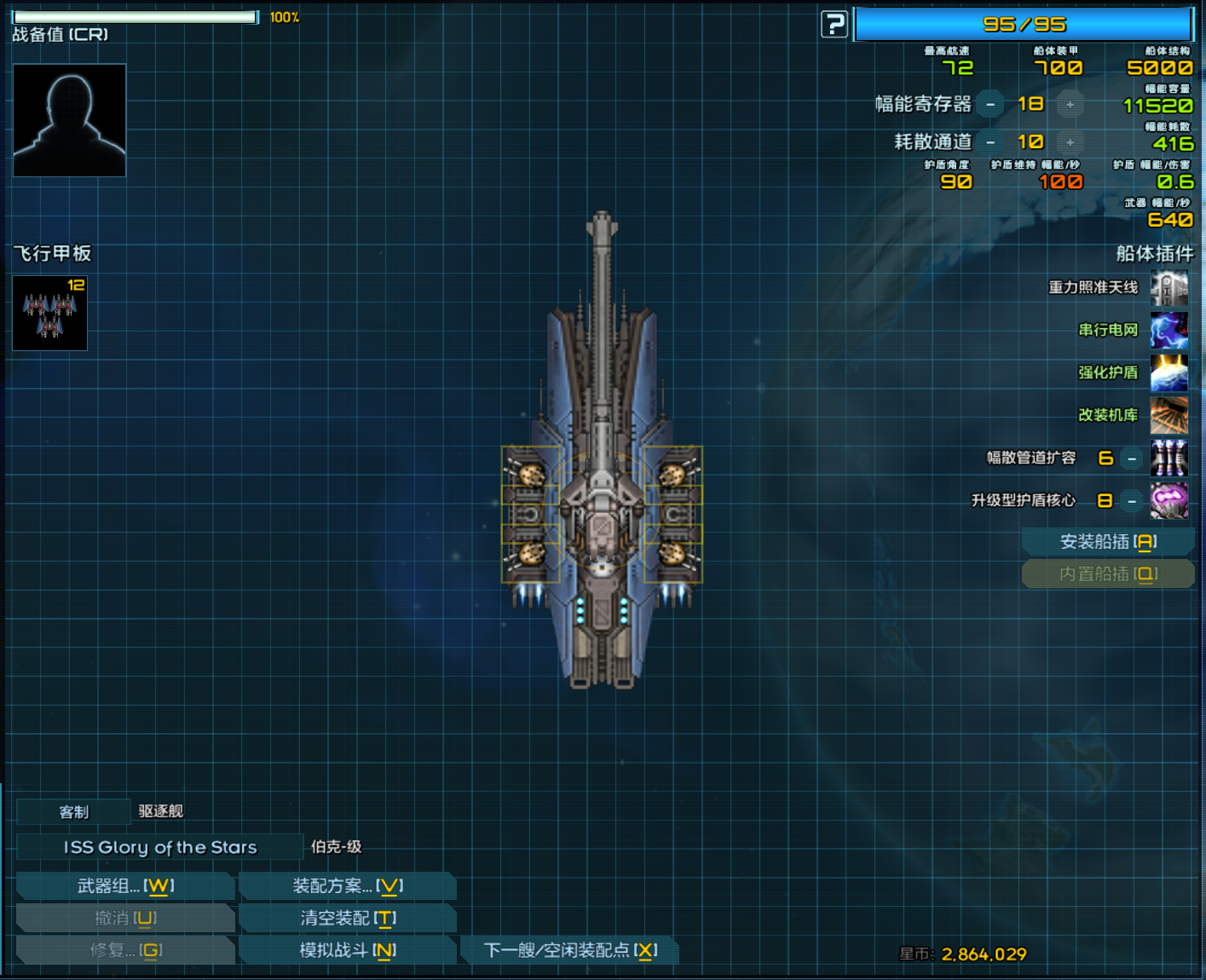1206x980 pixels.
Task: Decrease 耗散通道 with its minus button
Action: pos(990,142)
